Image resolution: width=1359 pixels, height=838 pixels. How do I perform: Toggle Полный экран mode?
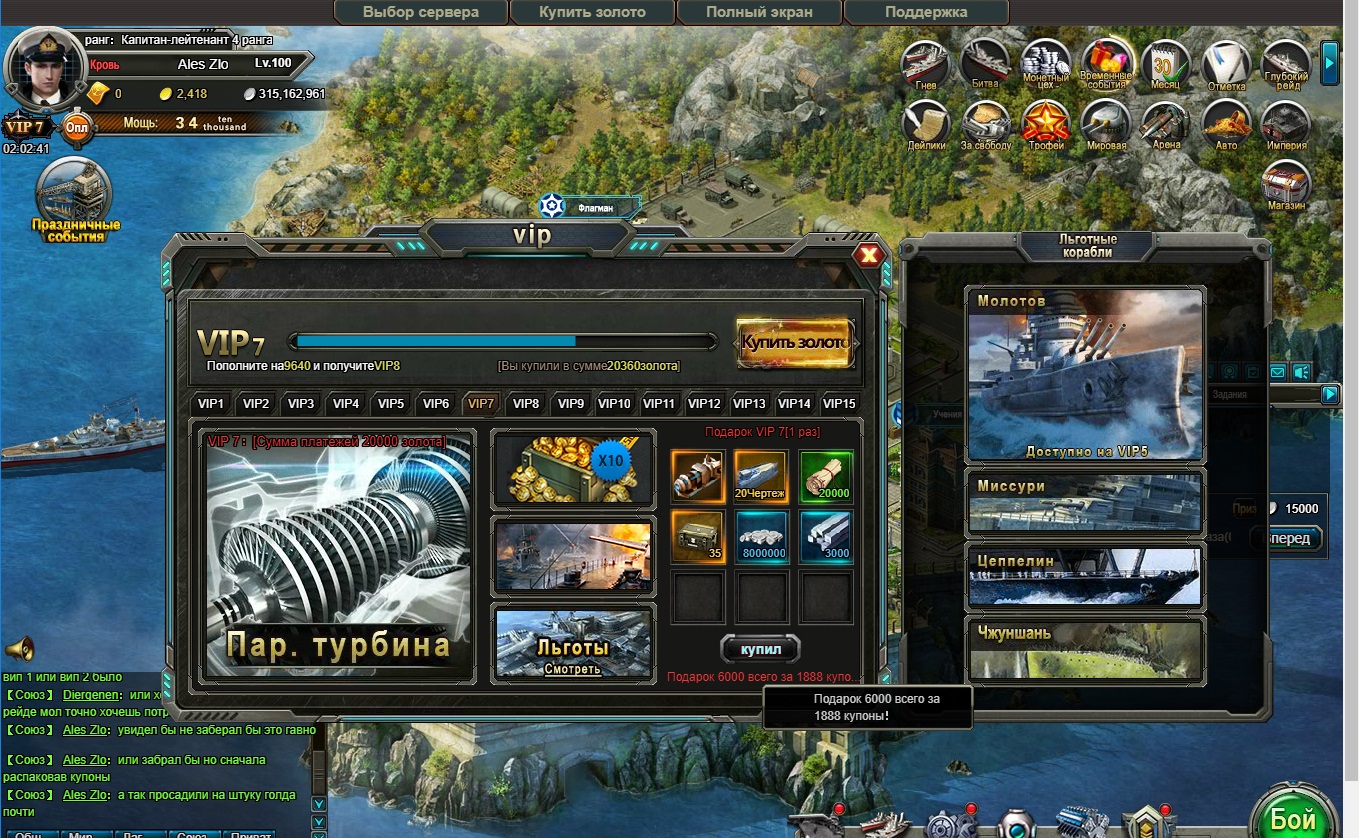(759, 13)
